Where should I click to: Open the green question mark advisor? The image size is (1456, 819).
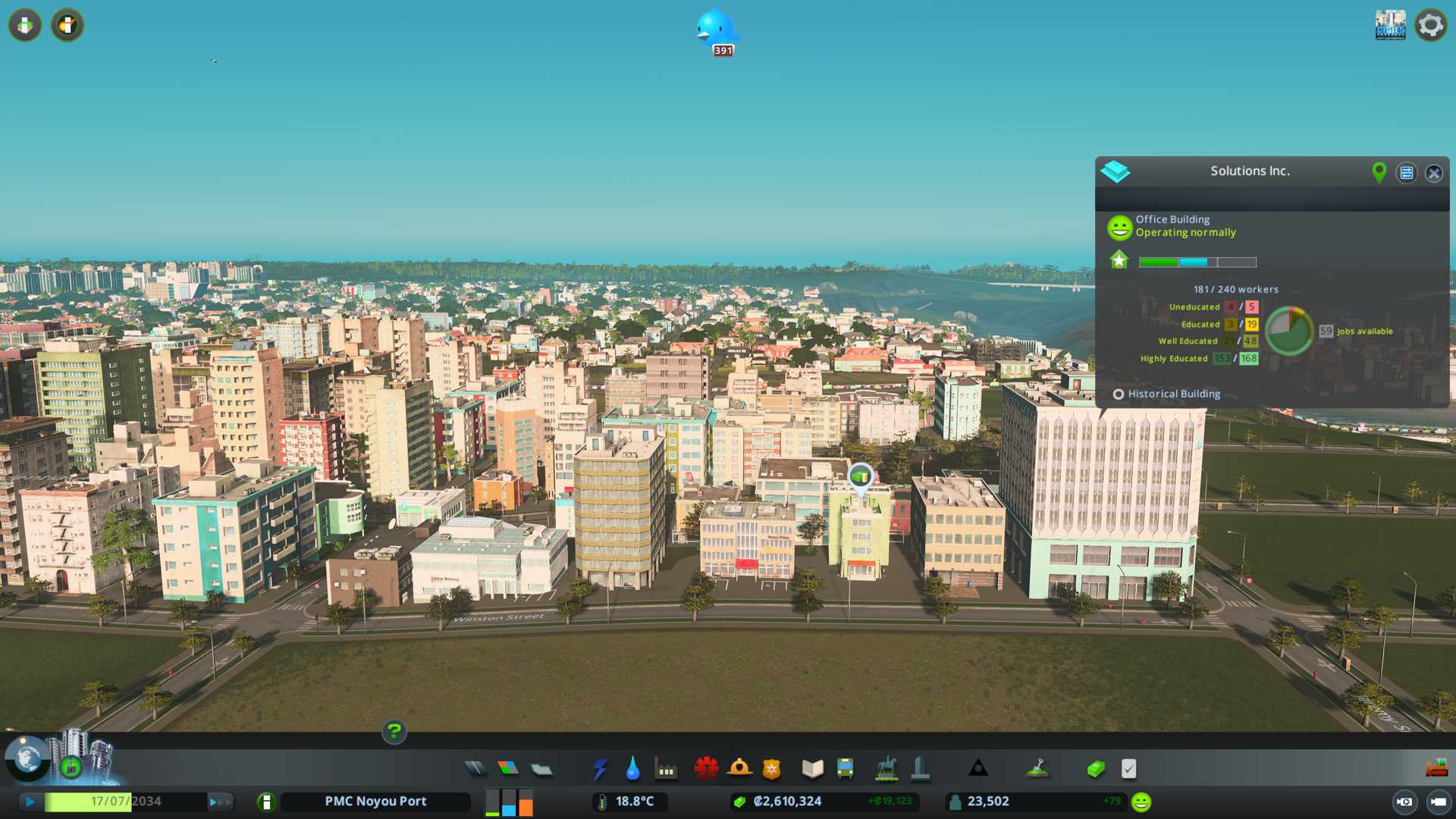coord(394,732)
